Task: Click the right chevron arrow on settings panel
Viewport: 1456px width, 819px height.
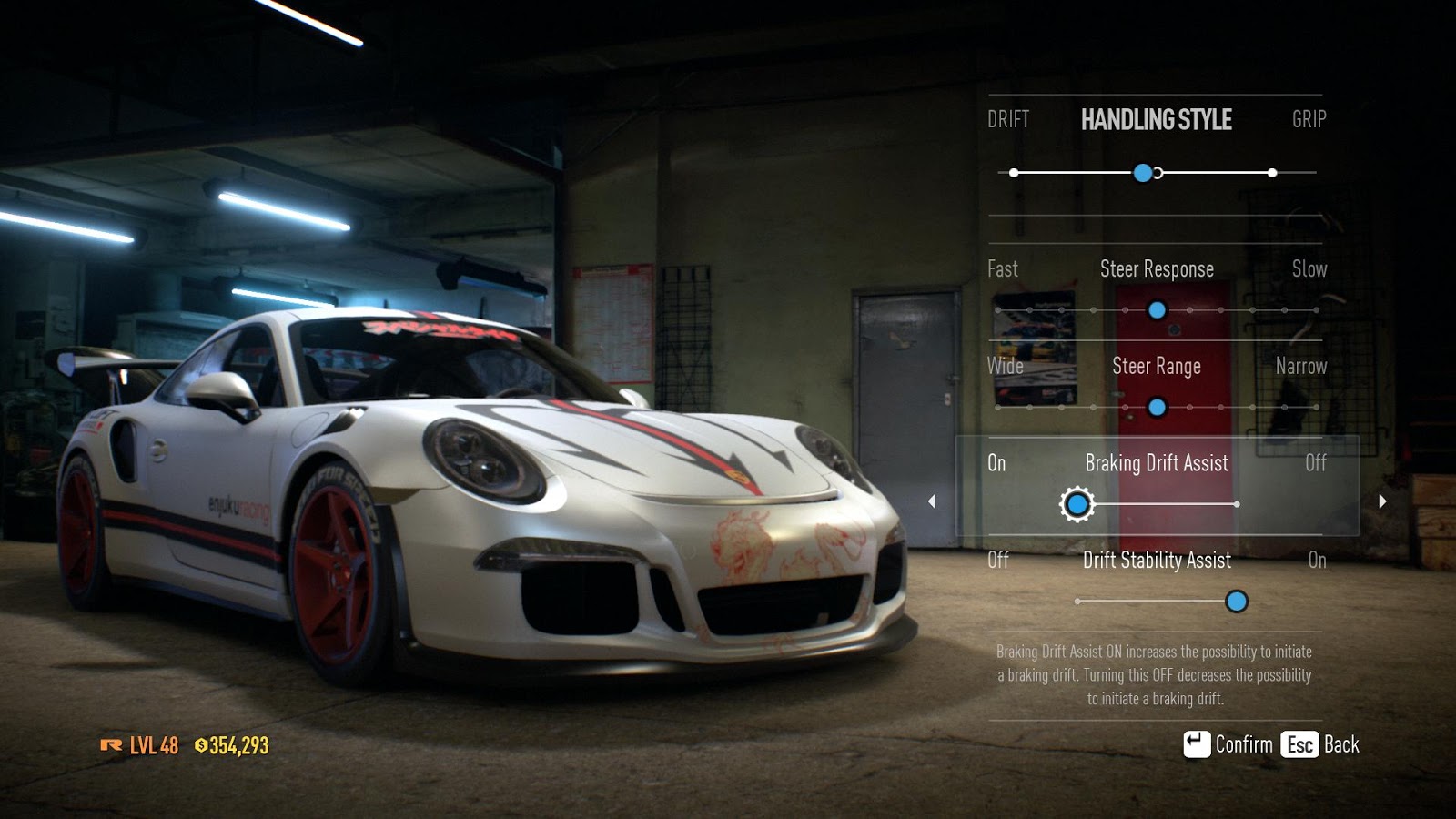Action: click(1382, 500)
